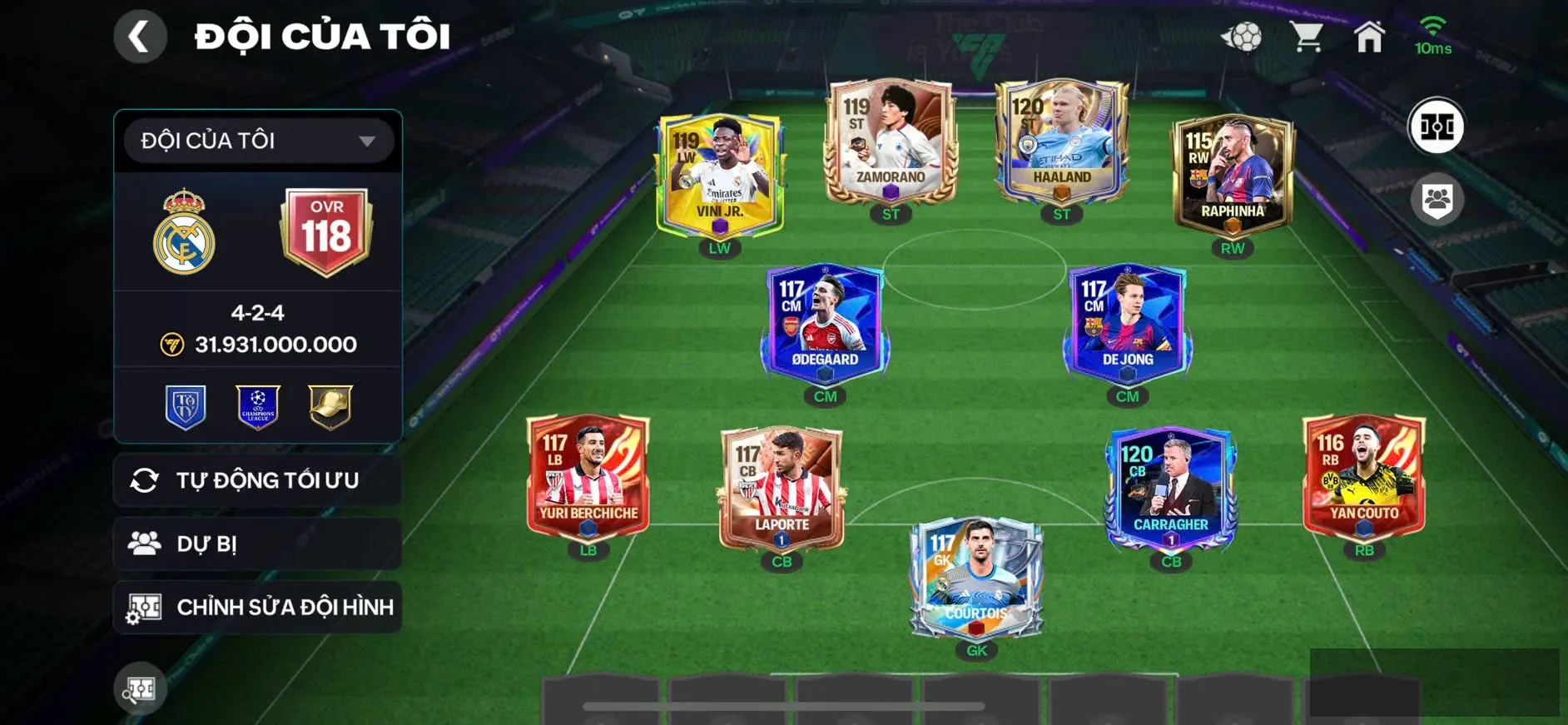The image size is (1568, 725).
Task: Activate Tự Động Tối Ưu auto-optimize
Action: tap(258, 480)
